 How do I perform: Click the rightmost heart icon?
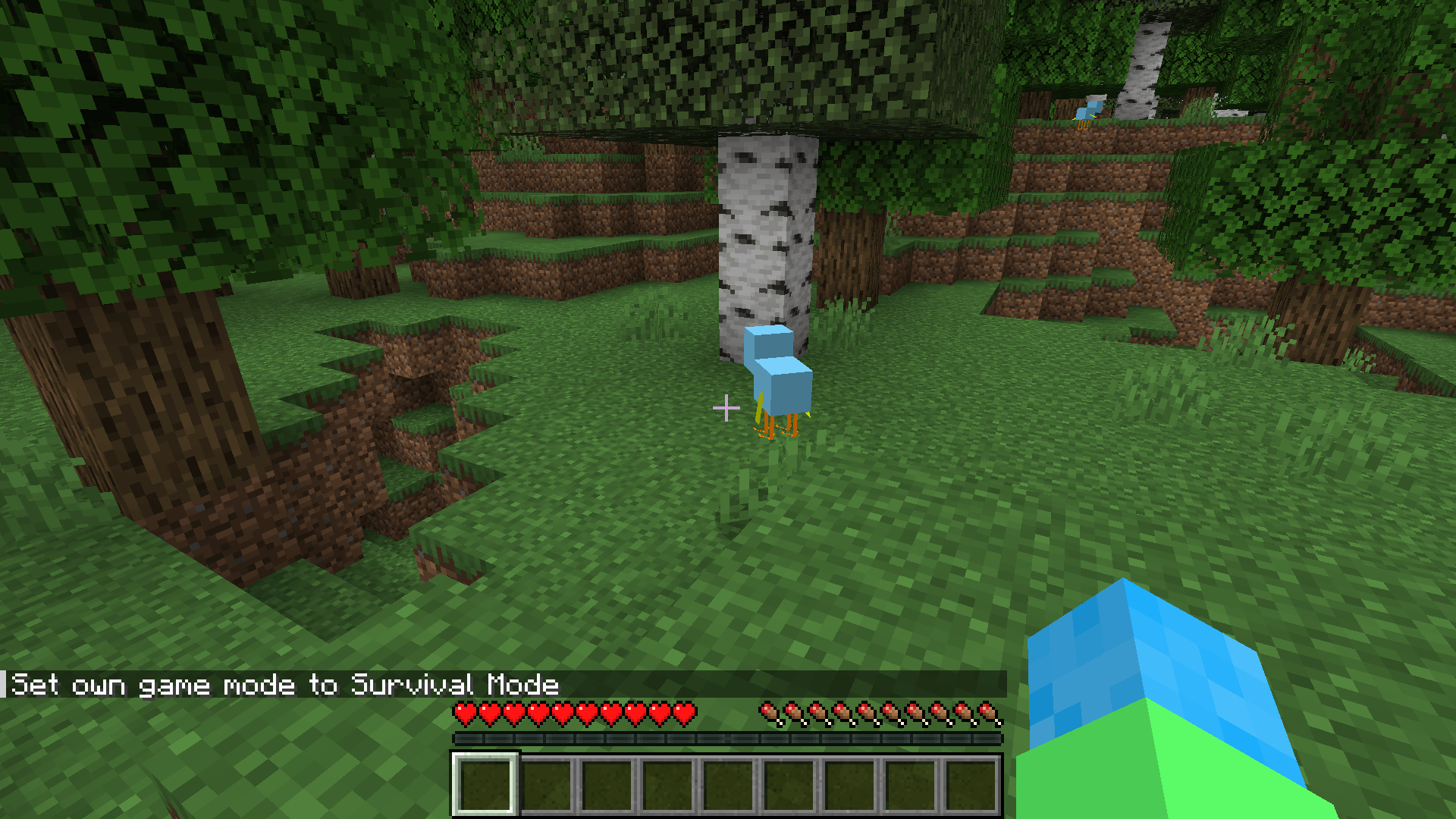[x=686, y=714]
